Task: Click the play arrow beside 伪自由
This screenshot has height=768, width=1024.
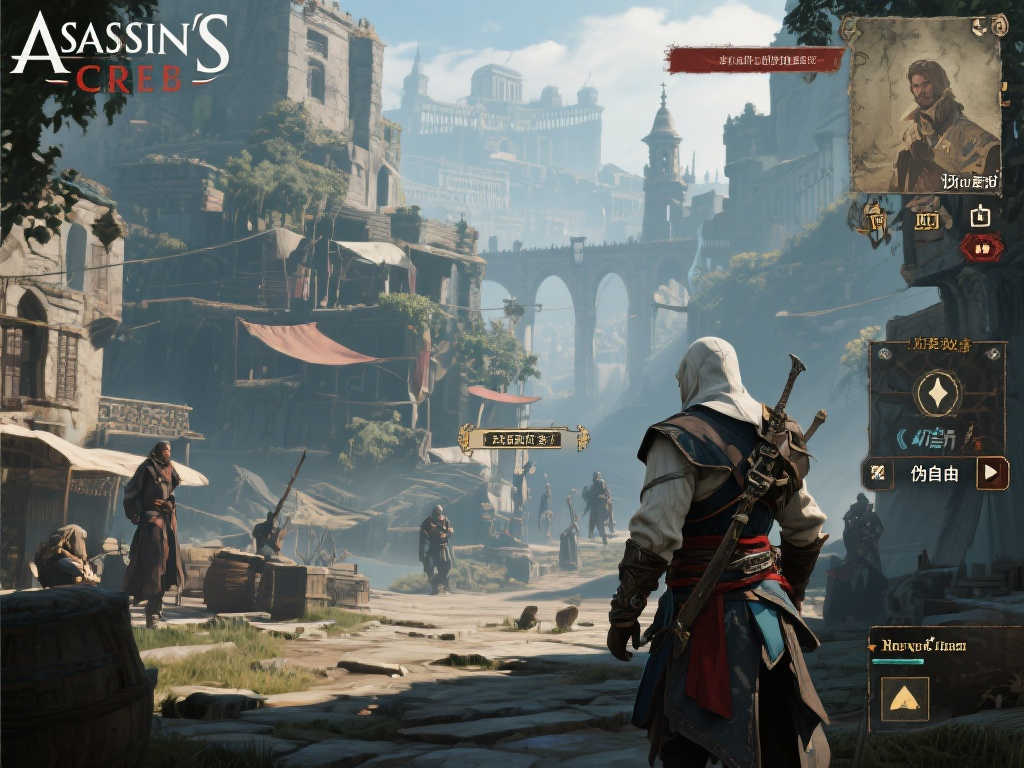Action: pos(991,473)
